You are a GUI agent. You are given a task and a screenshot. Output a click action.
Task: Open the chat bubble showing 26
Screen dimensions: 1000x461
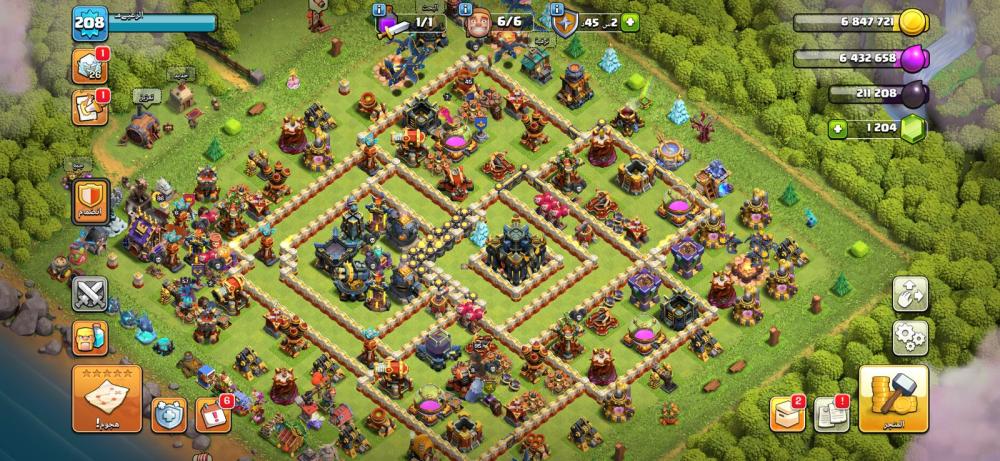pos(88,67)
